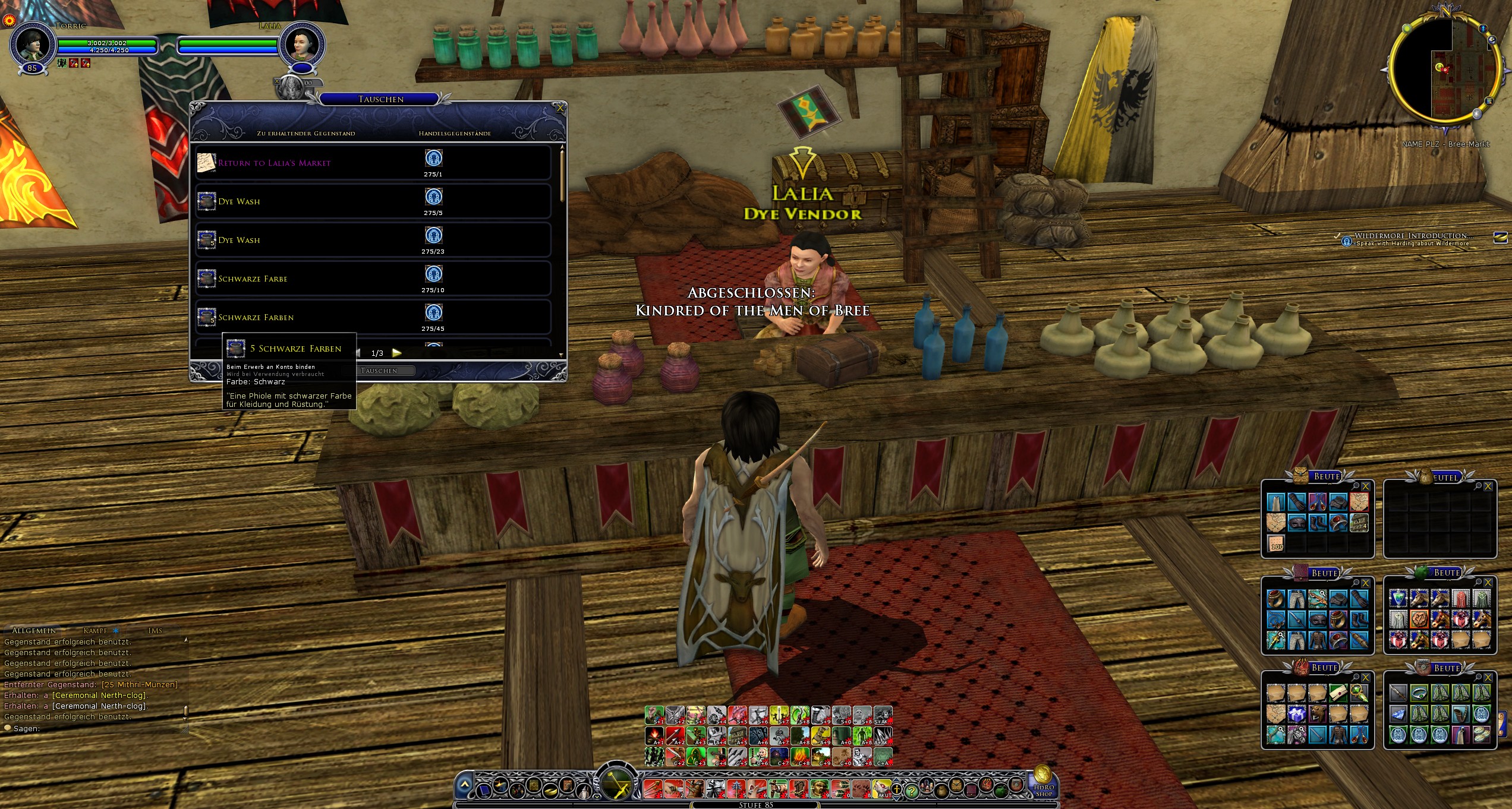Viewport: 1512px width, 809px height.
Task: Activate the campfire skill on C+8
Action: coord(799,757)
